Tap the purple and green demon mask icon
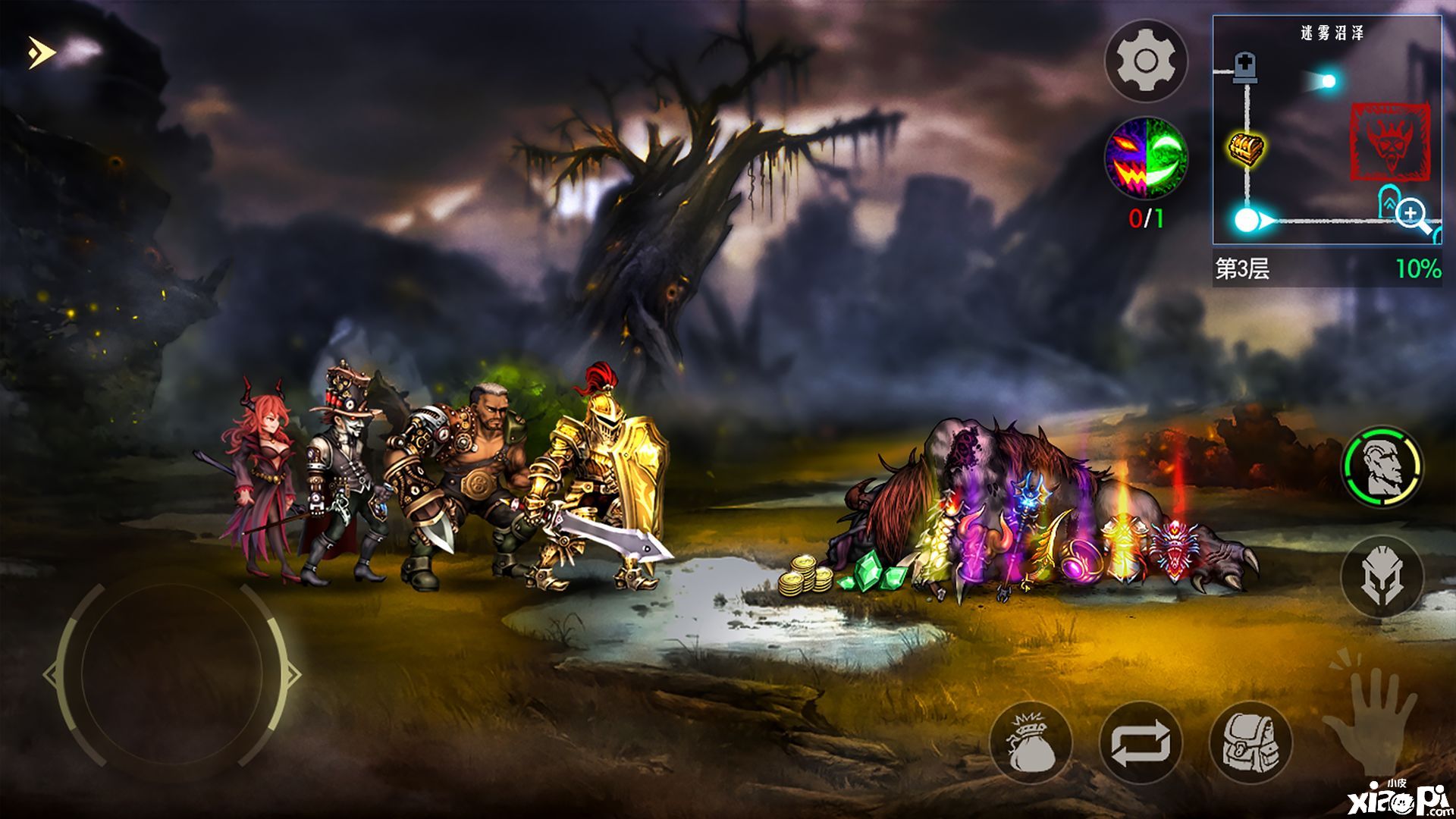The image size is (1456, 819). [1145, 158]
